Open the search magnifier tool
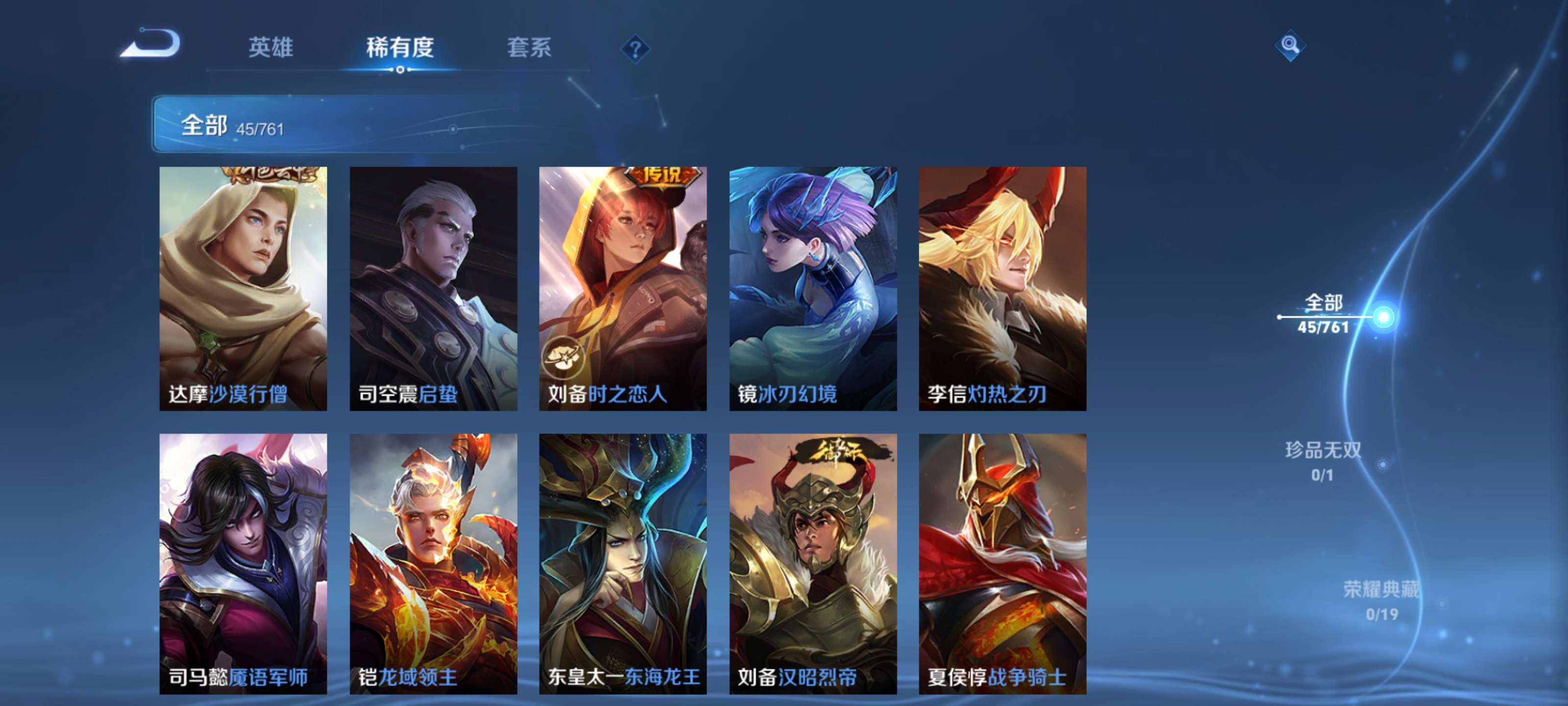1568x706 pixels. 1291,46
